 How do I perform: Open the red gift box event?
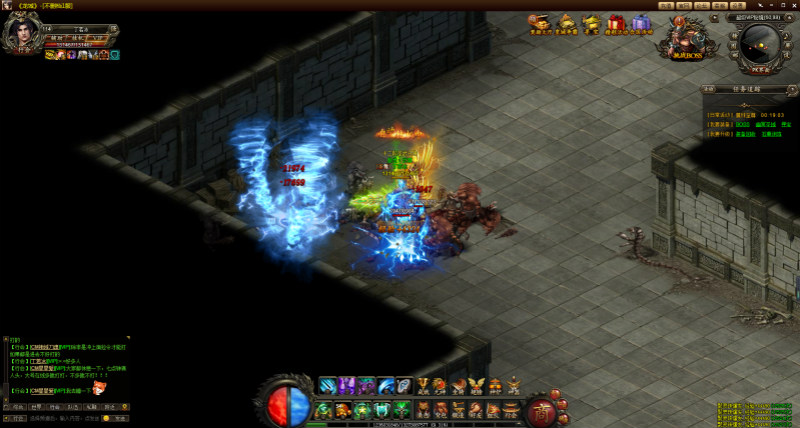(615, 24)
